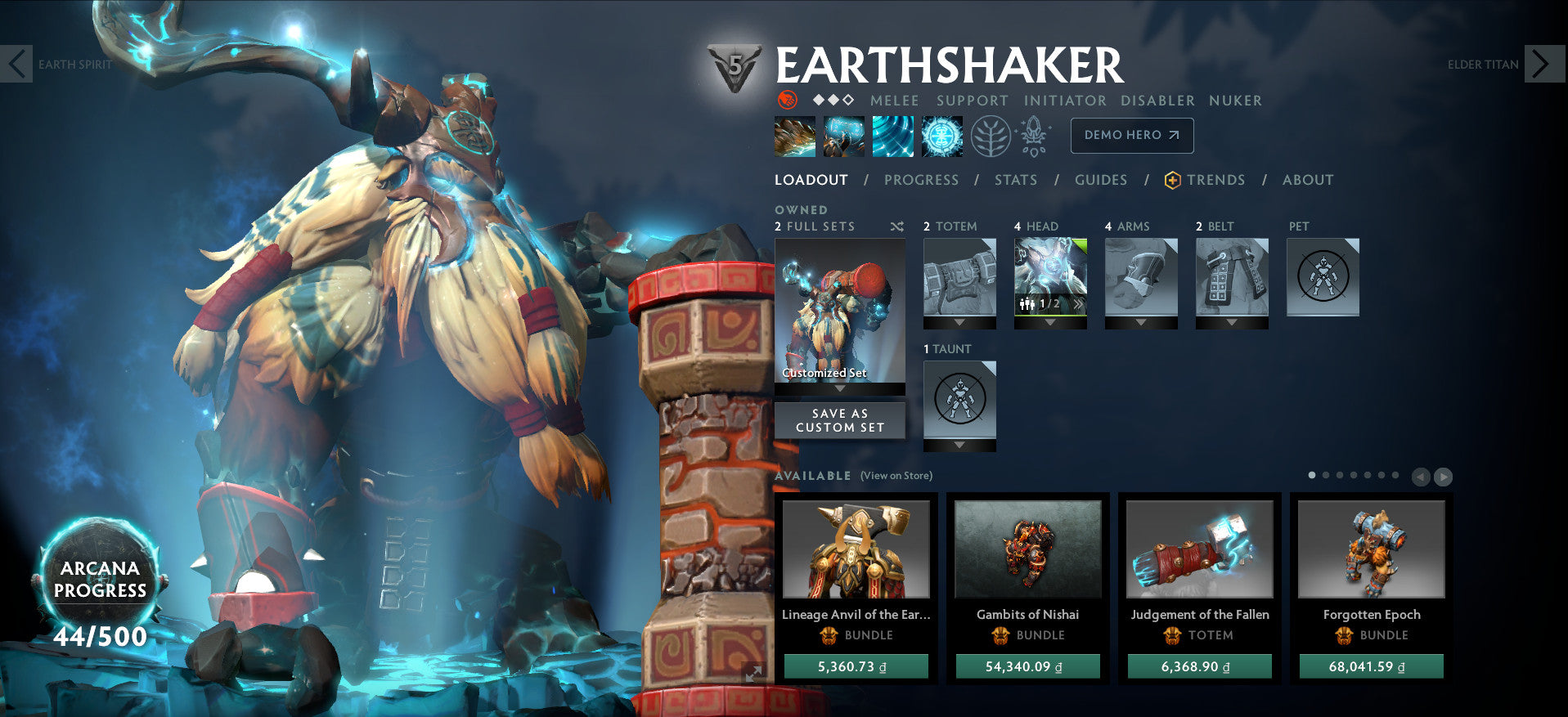The width and height of the screenshot is (1568, 717).
Task: Open the Enchant Totem ability icon
Action: pos(842,136)
